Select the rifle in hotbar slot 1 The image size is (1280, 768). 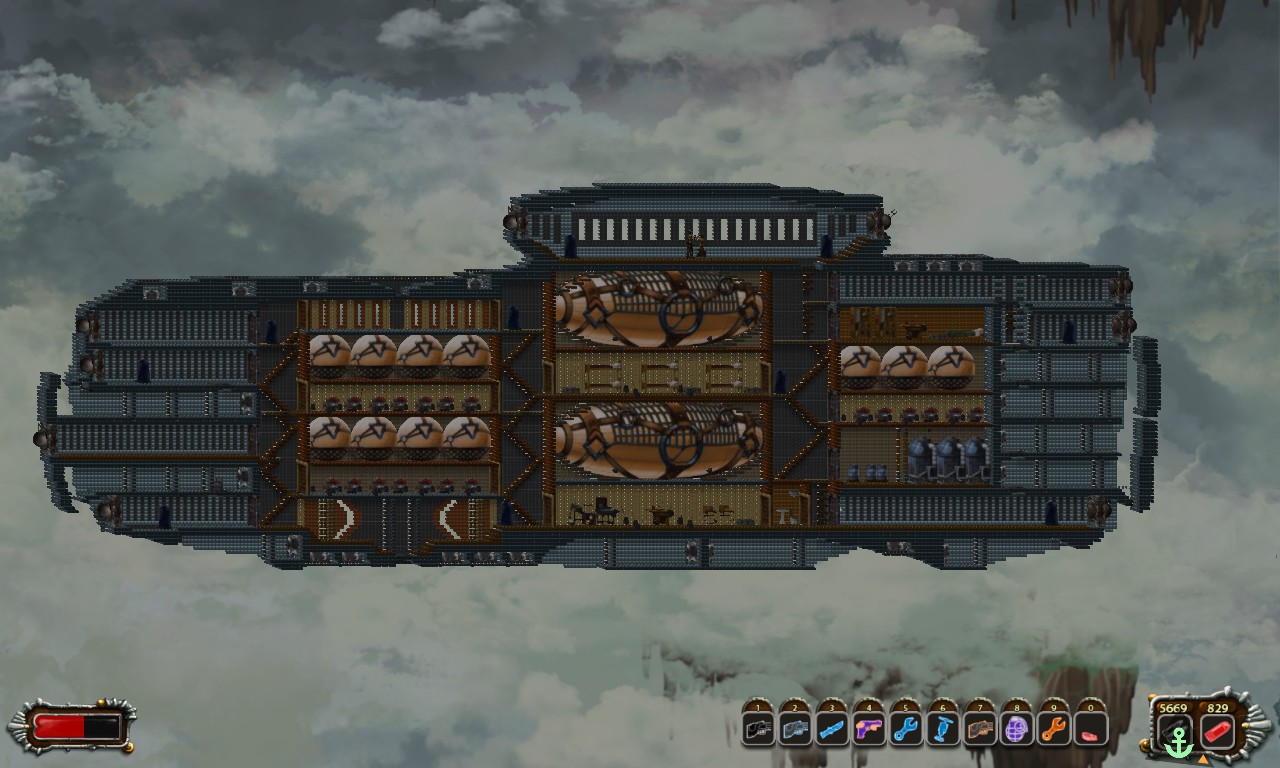coord(757,730)
